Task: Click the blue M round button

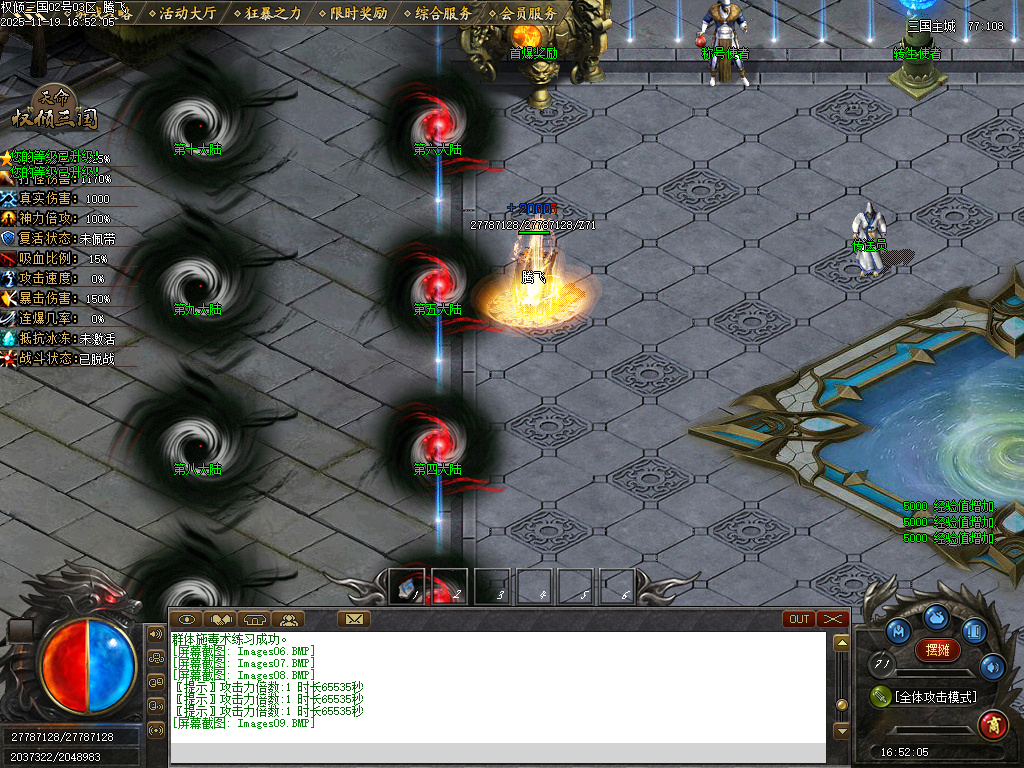Action: click(899, 632)
